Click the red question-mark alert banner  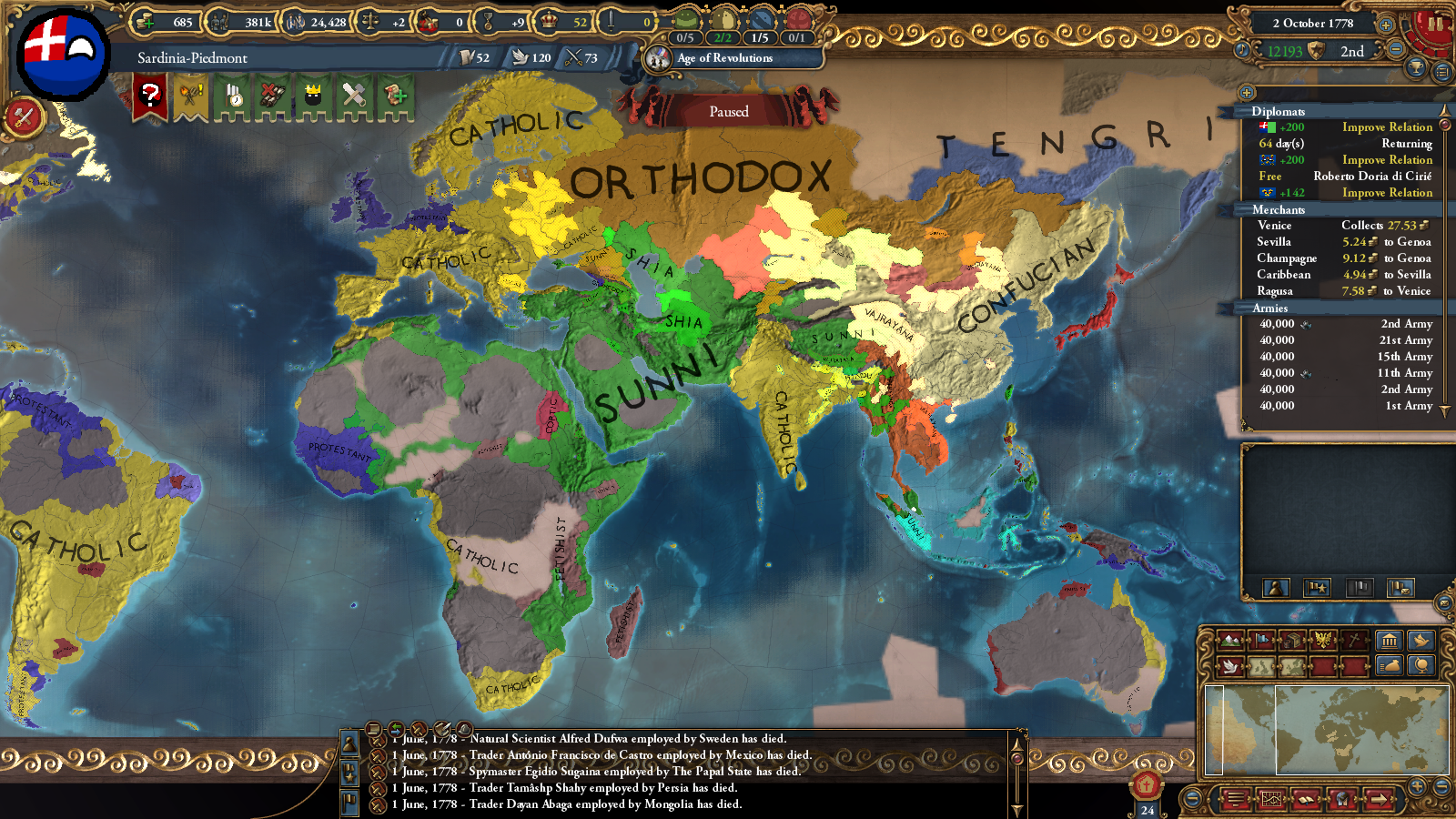click(152, 96)
